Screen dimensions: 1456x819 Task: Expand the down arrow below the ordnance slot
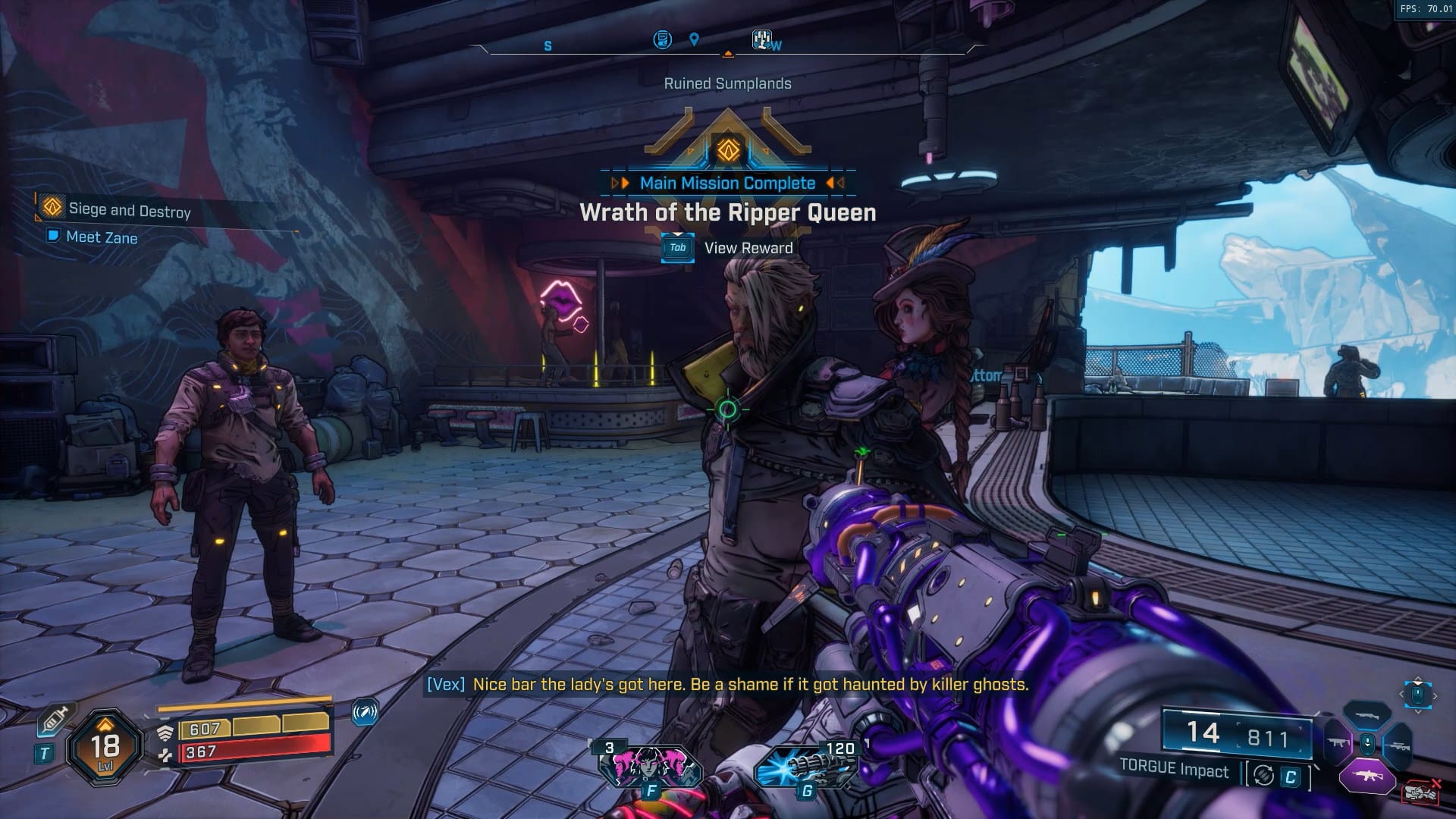click(1419, 711)
